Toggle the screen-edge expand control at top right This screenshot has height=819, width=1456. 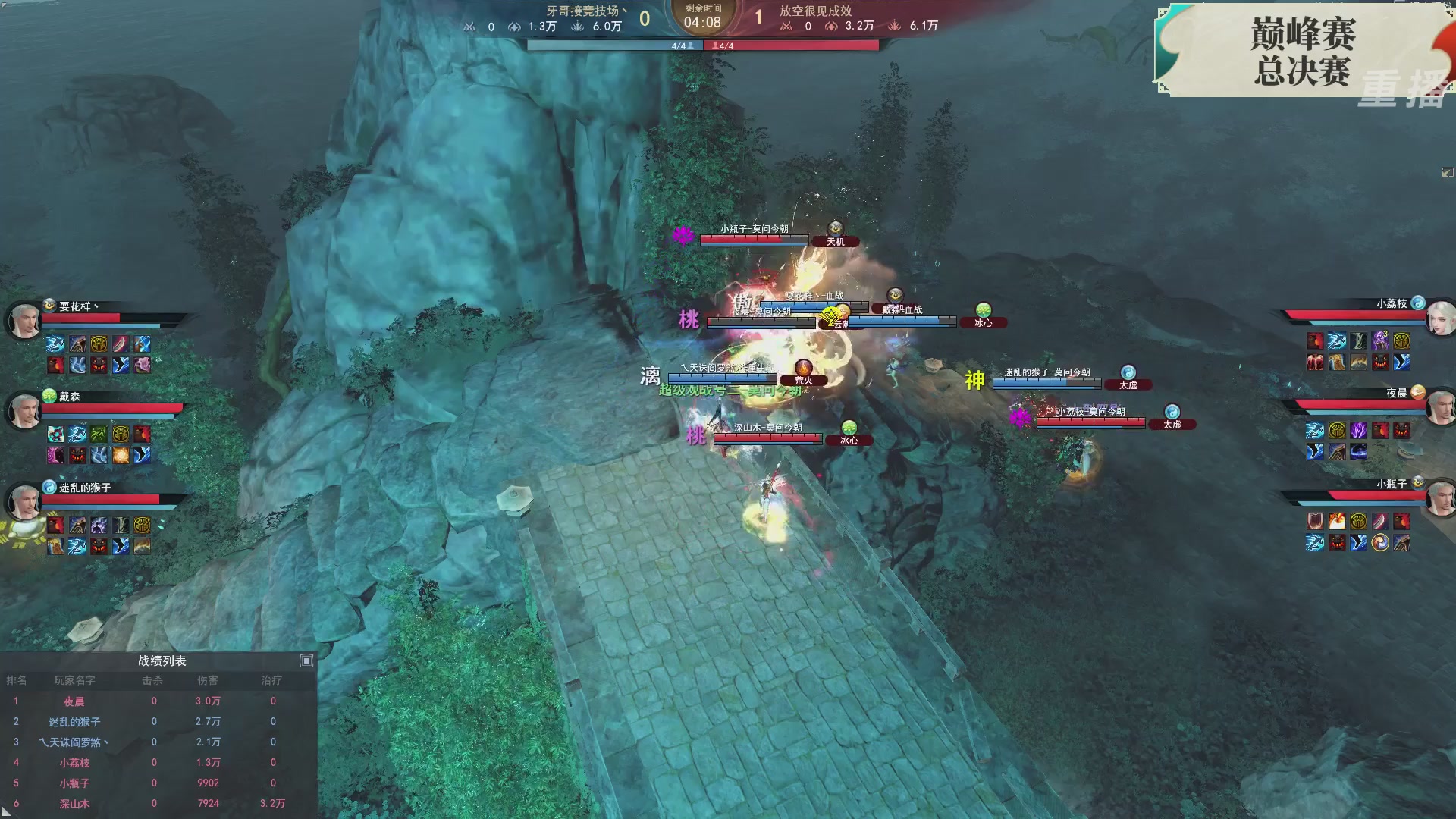[1447, 172]
